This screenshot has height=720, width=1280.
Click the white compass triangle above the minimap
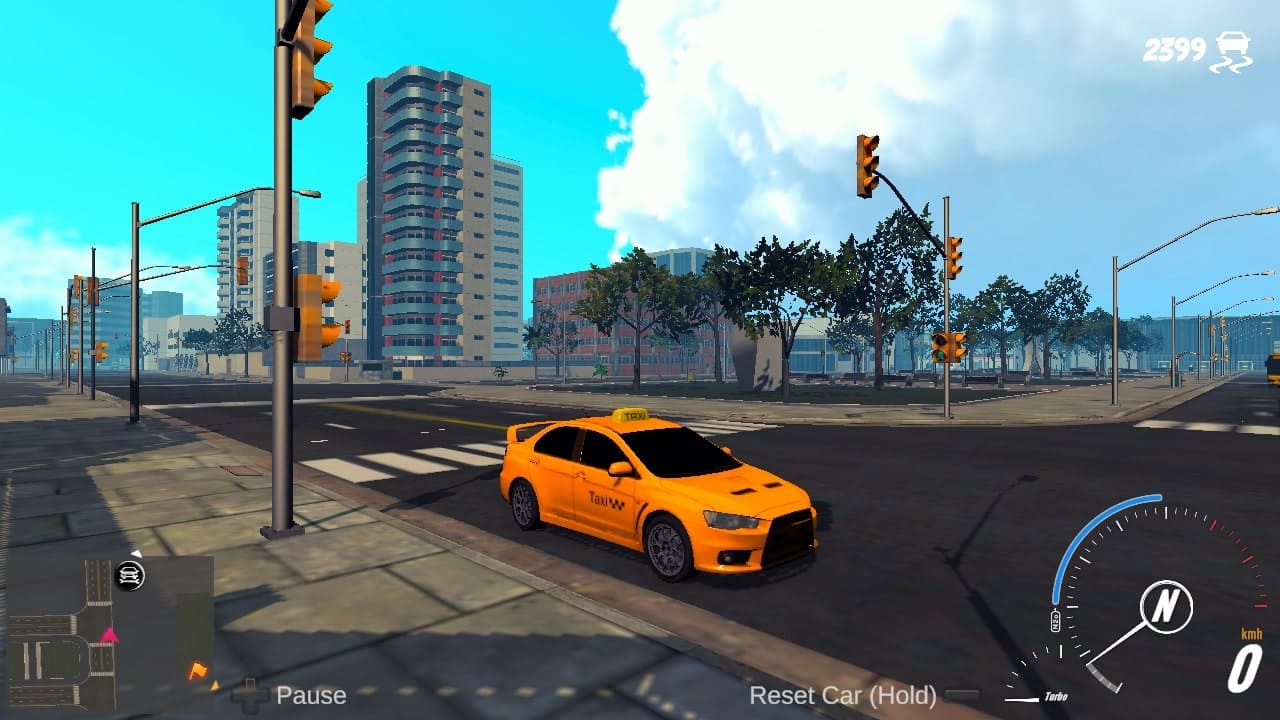136,554
